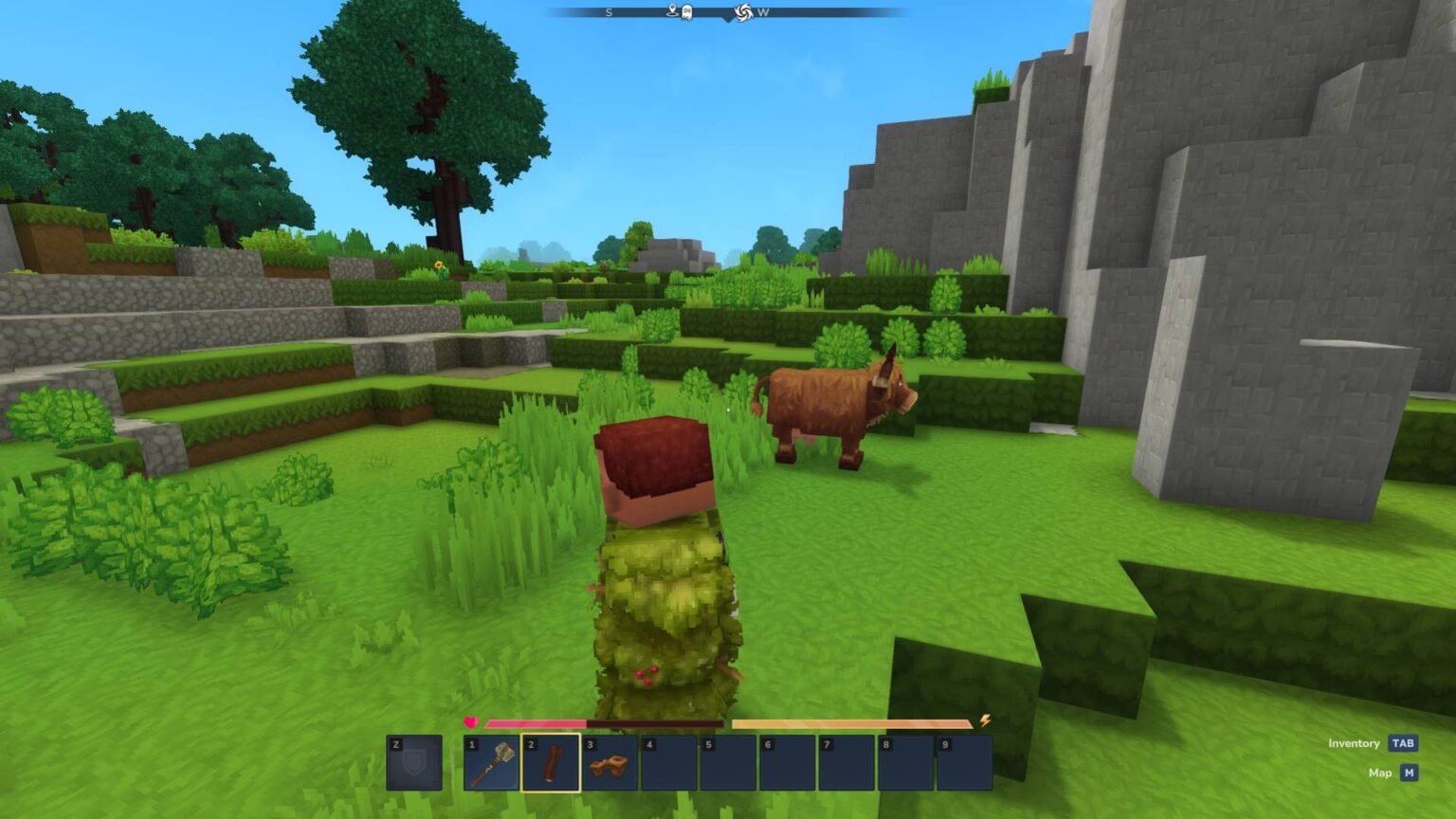The height and width of the screenshot is (819, 1456).
Task: Click the location pin marker on the compass
Action: (x=672, y=11)
